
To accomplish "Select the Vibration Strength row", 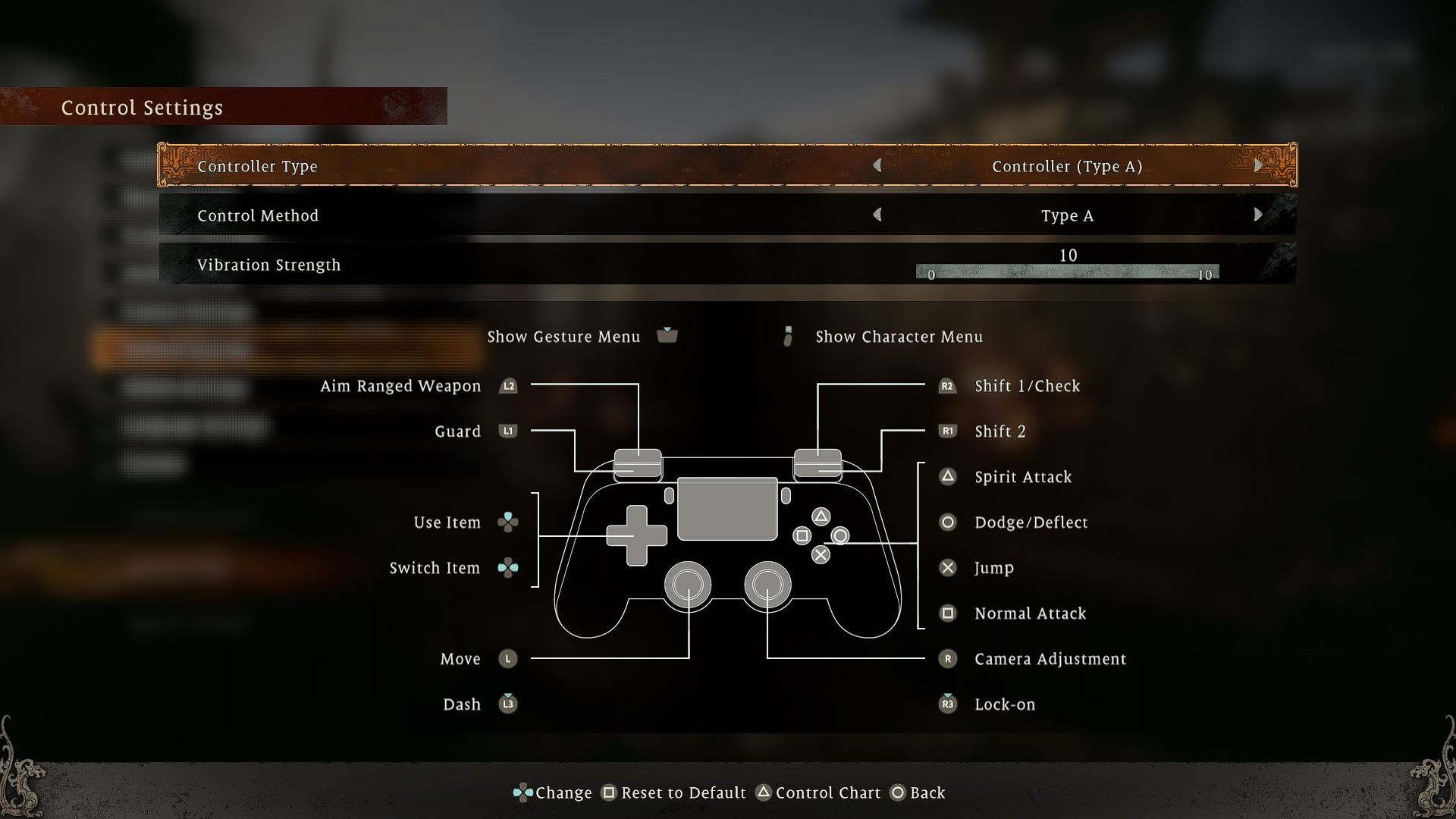I will tap(531, 265).
